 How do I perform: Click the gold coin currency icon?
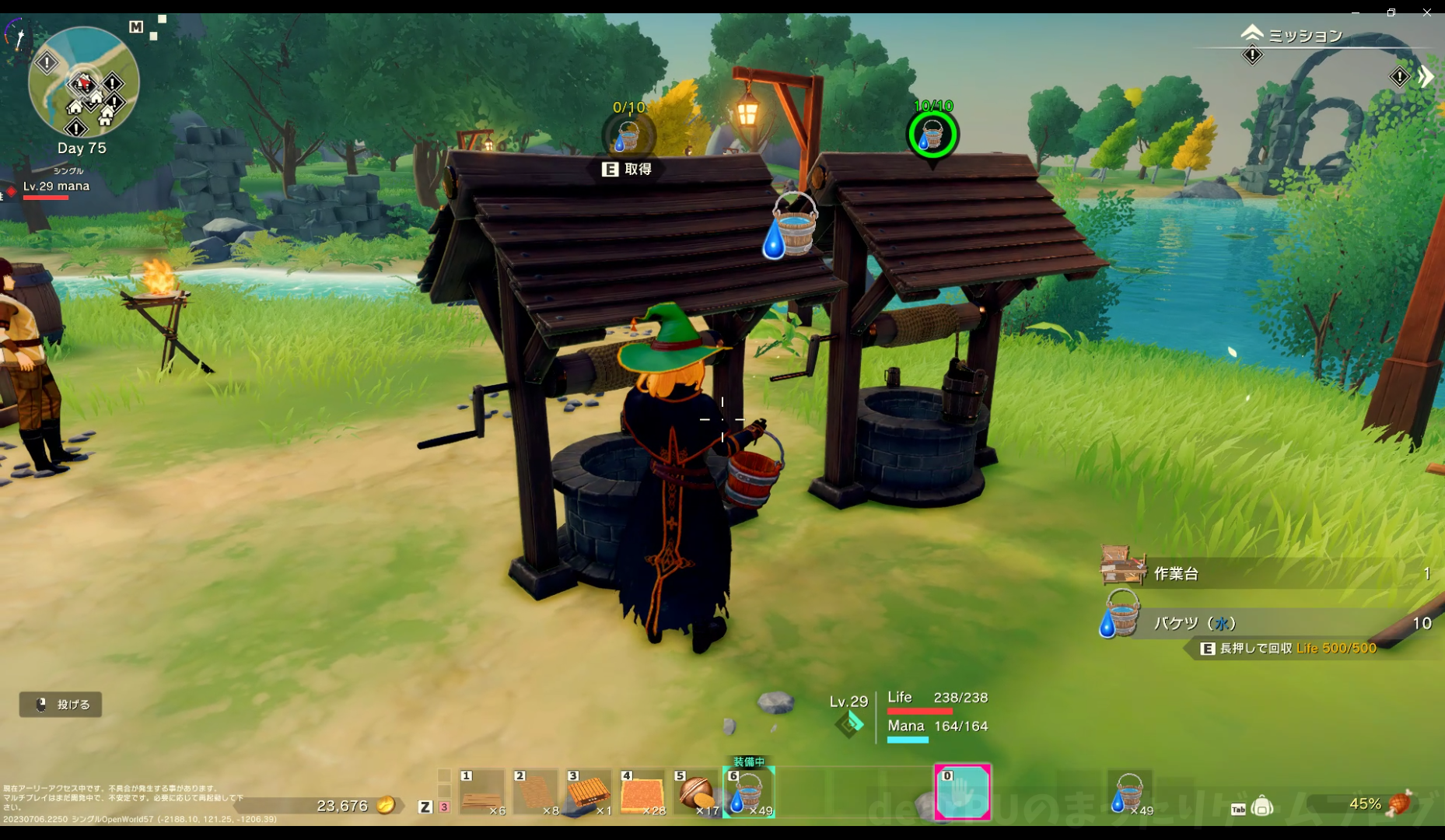tap(386, 806)
